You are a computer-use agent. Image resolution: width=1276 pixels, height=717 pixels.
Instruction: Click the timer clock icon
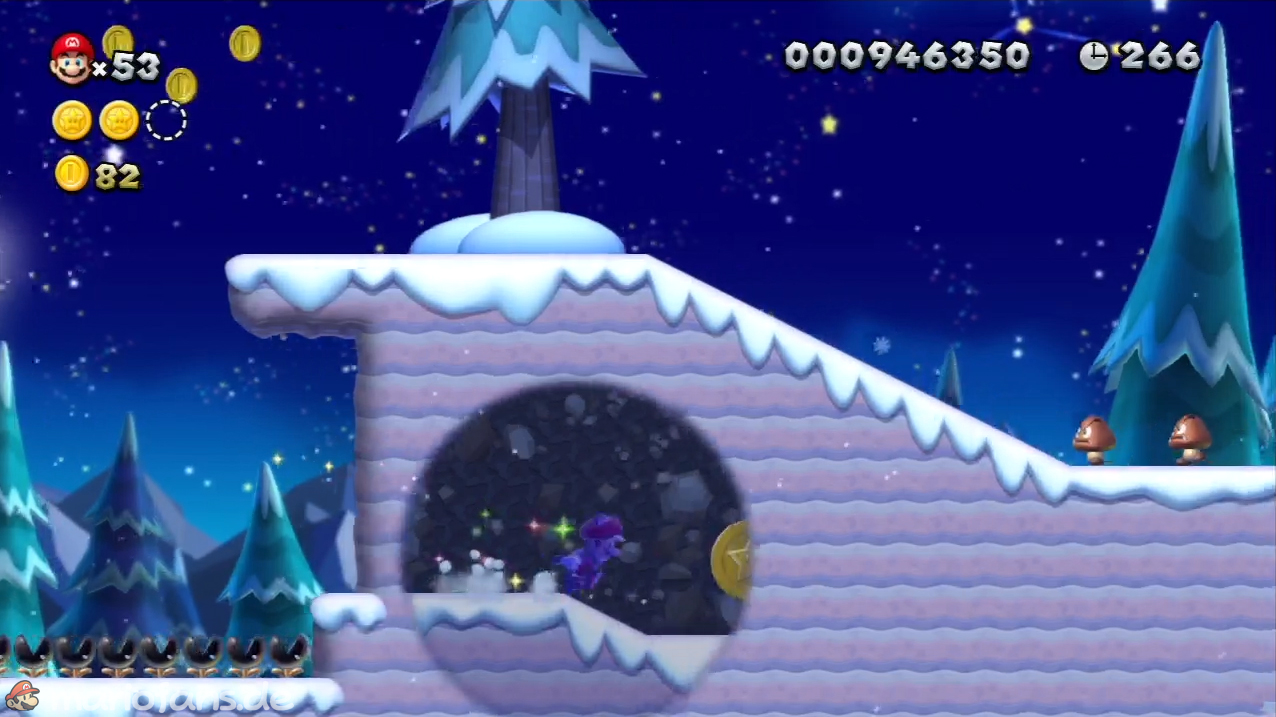click(x=1094, y=57)
